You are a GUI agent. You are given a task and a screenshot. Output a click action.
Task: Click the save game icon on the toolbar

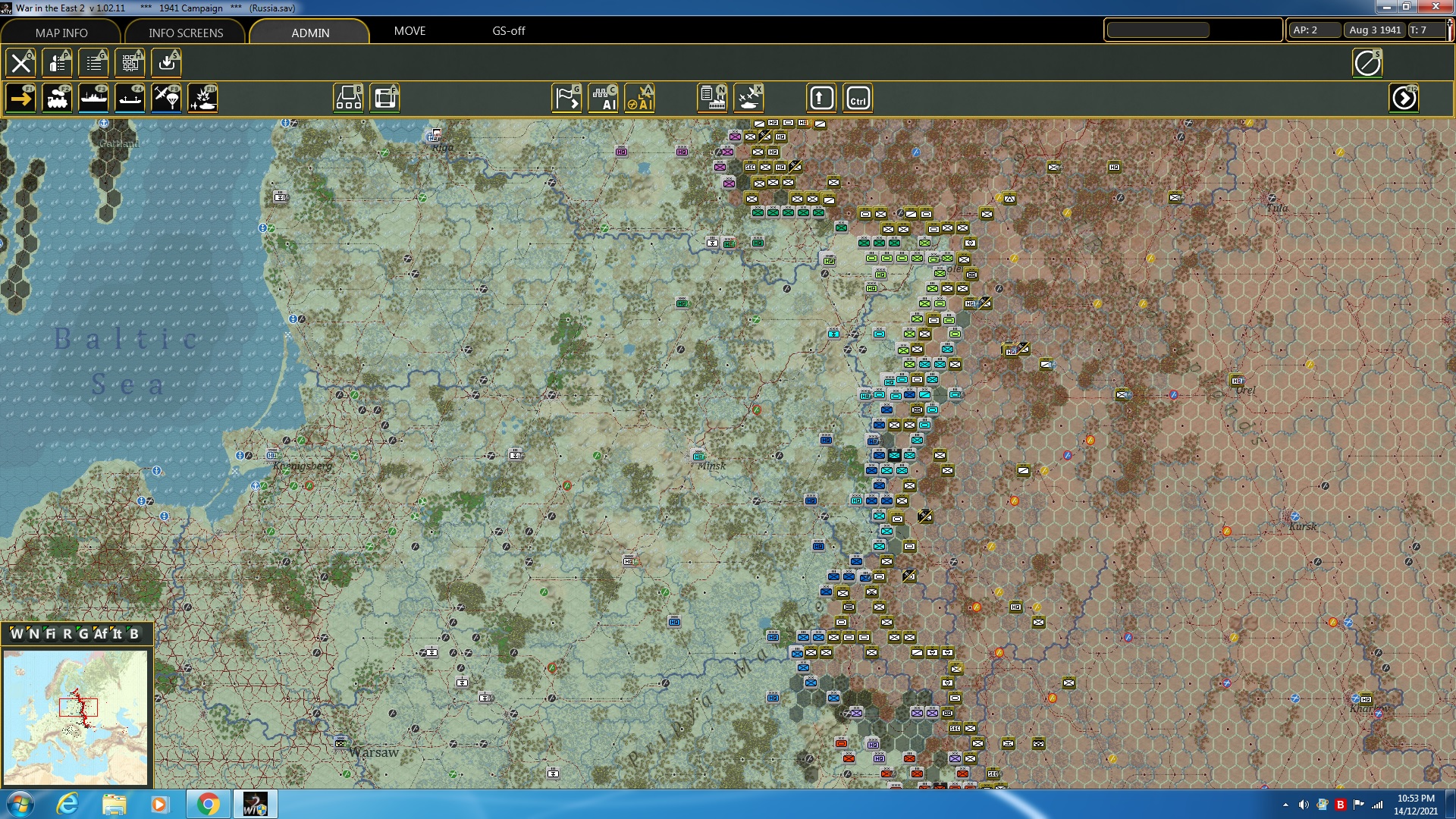(166, 63)
